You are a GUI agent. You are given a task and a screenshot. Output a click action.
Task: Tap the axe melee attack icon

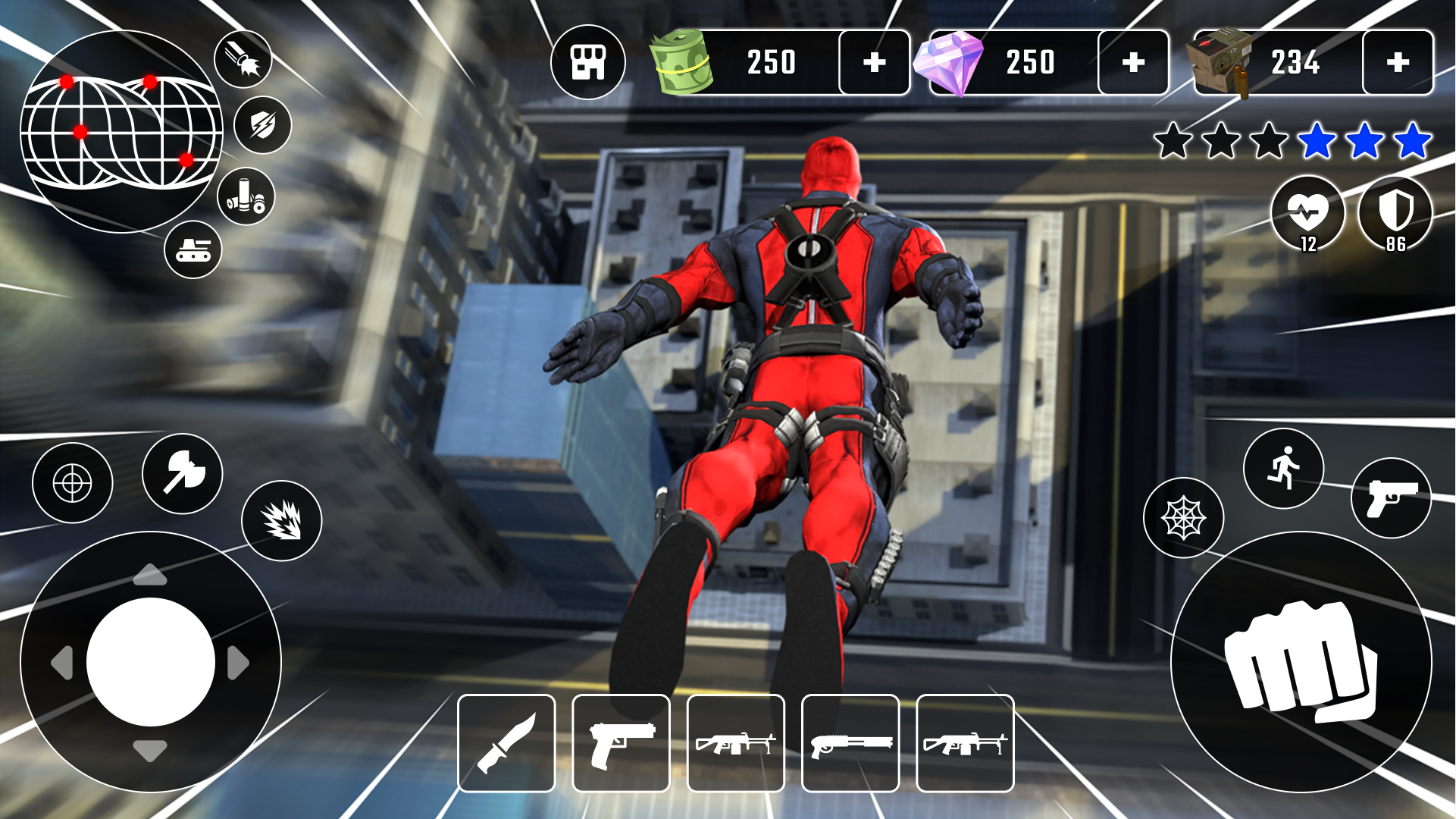(182, 473)
